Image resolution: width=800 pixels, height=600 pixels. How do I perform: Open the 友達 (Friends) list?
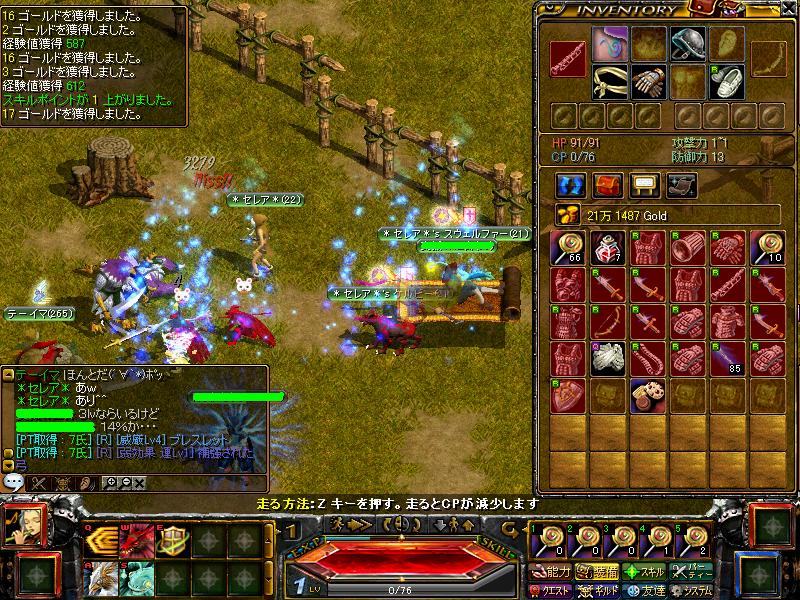(645, 591)
